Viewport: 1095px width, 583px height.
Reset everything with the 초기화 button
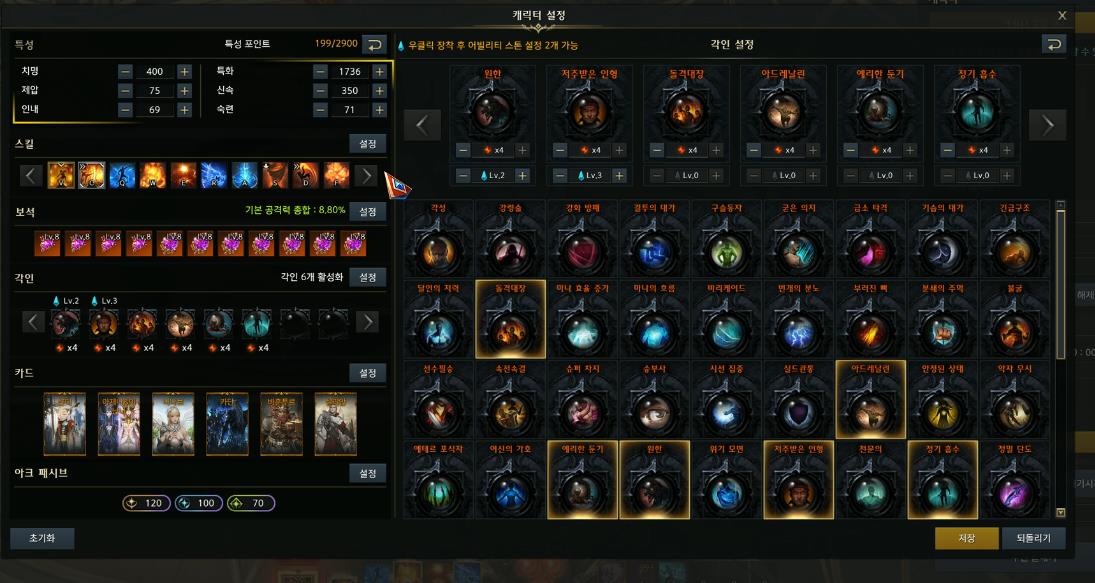42,538
